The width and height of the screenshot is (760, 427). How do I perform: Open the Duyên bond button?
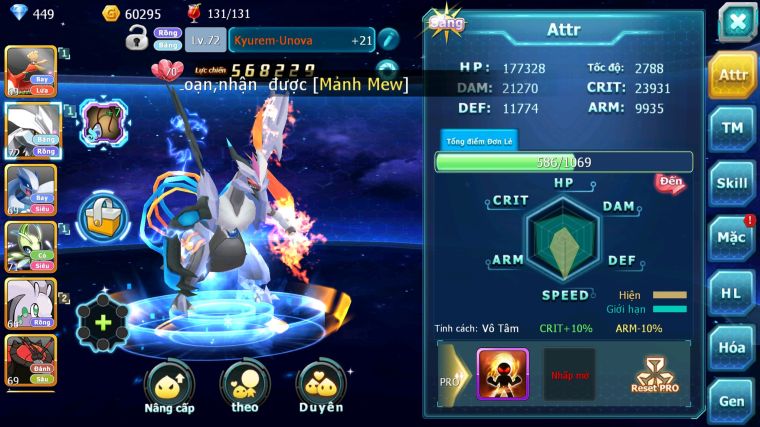[x=321, y=387]
